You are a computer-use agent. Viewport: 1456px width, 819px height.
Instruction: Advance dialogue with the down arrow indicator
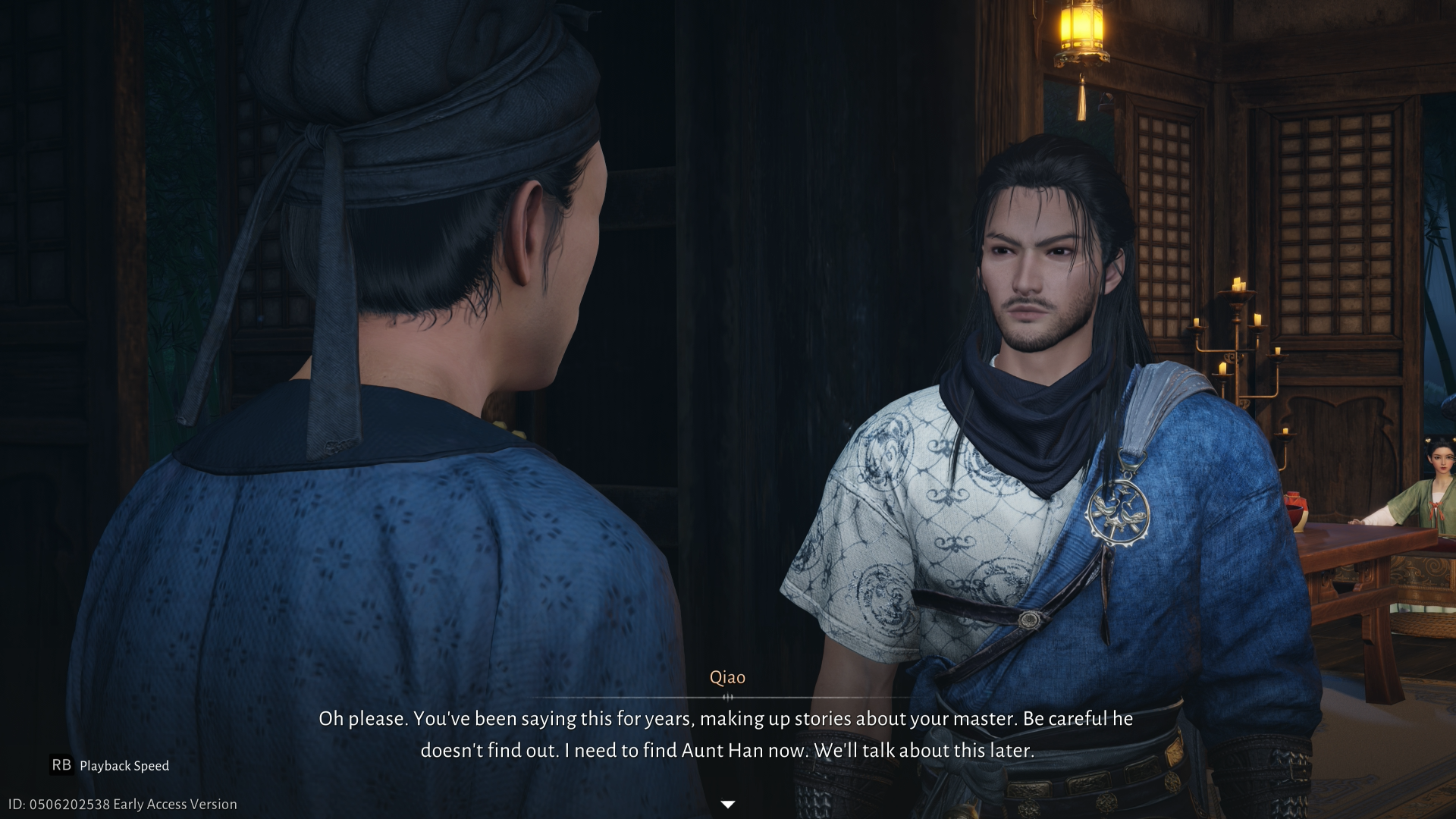tap(727, 804)
